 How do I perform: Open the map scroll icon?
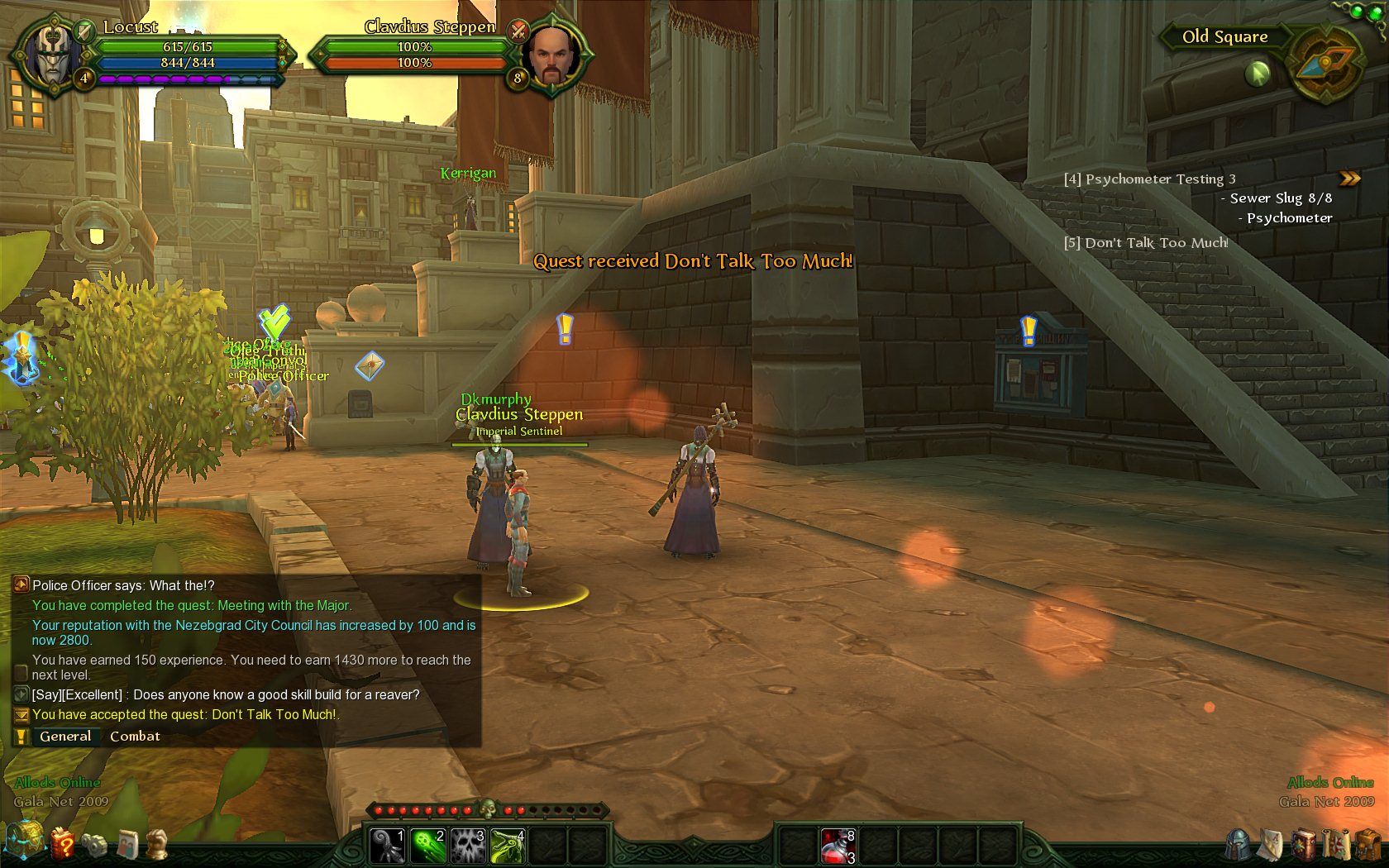(1335, 845)
